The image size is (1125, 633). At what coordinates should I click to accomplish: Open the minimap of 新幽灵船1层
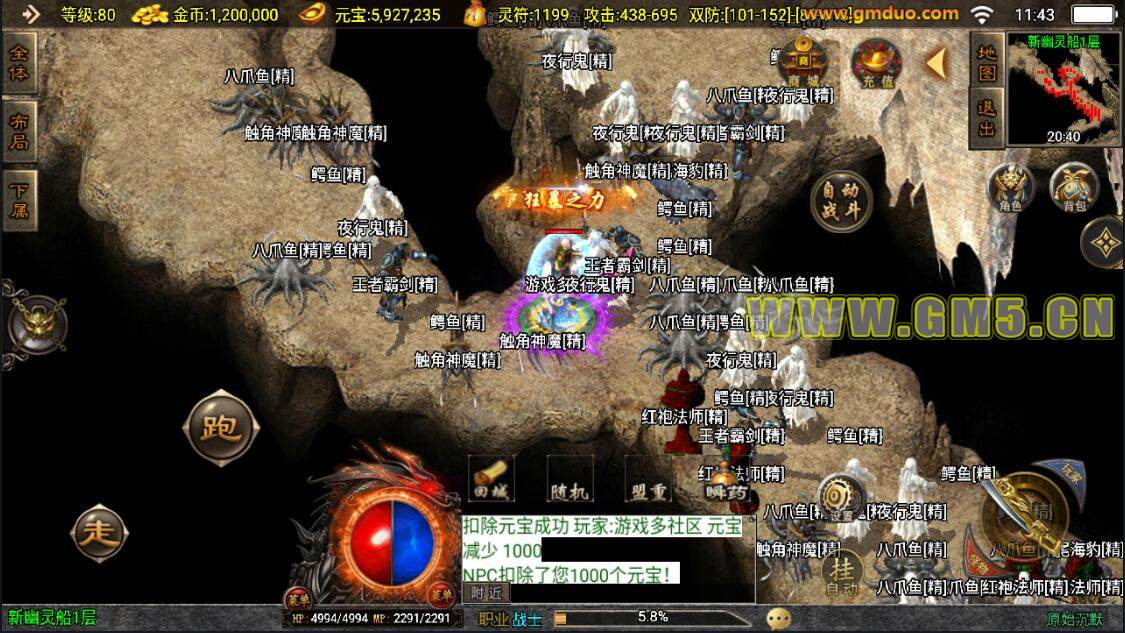1063,88
